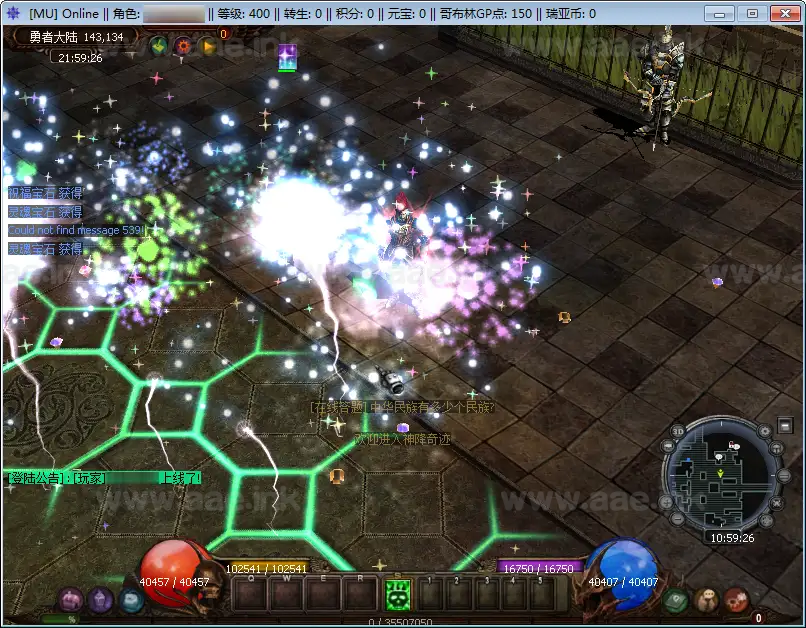Image resolution: width=806 pixels, height=628 pixels.
Task: Click the online quiz question chat line
Action: coord(402,407)
